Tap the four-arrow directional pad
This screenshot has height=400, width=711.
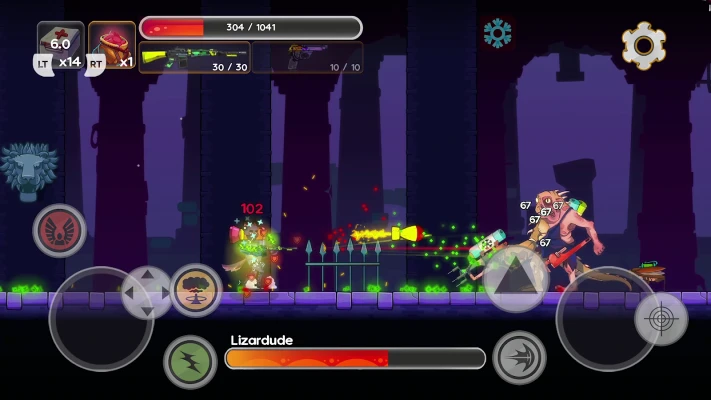click(147, 293)
